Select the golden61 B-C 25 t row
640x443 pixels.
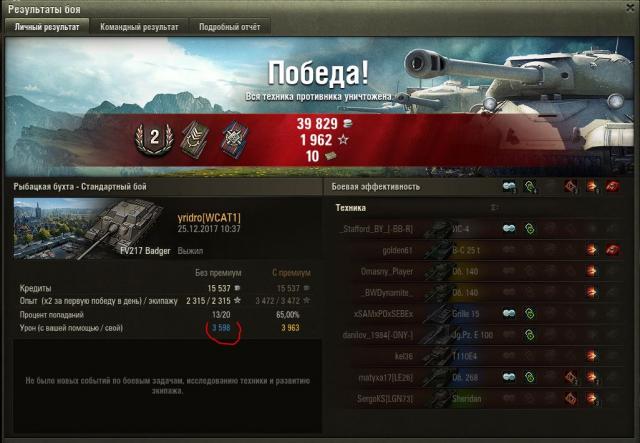tap(420, 249)
